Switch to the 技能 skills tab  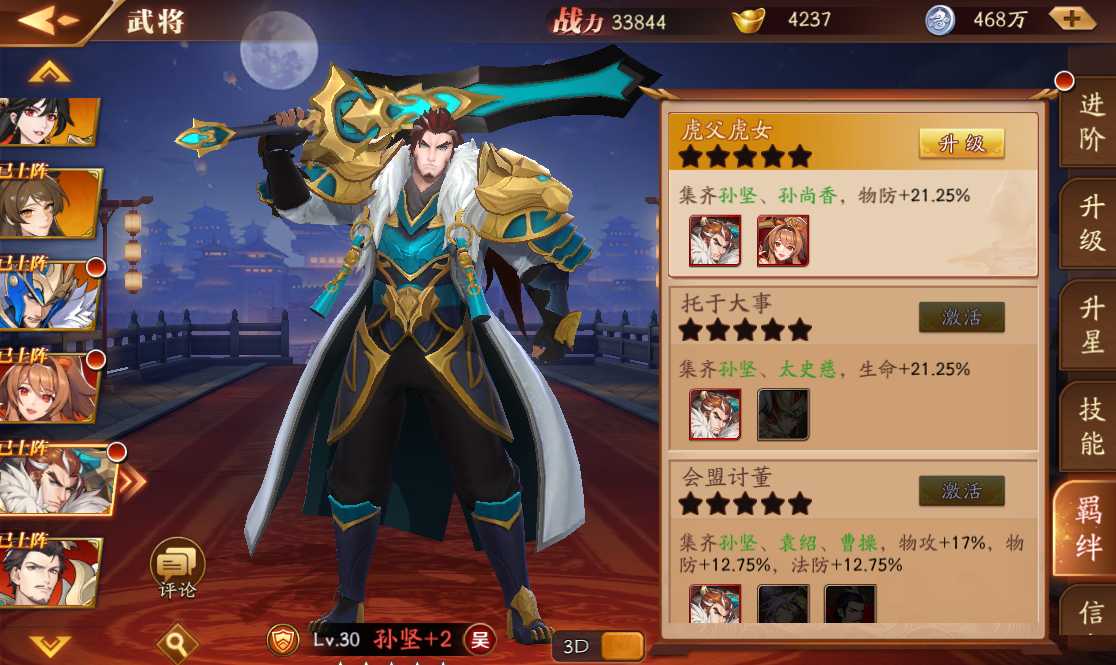coord(1091,426)
